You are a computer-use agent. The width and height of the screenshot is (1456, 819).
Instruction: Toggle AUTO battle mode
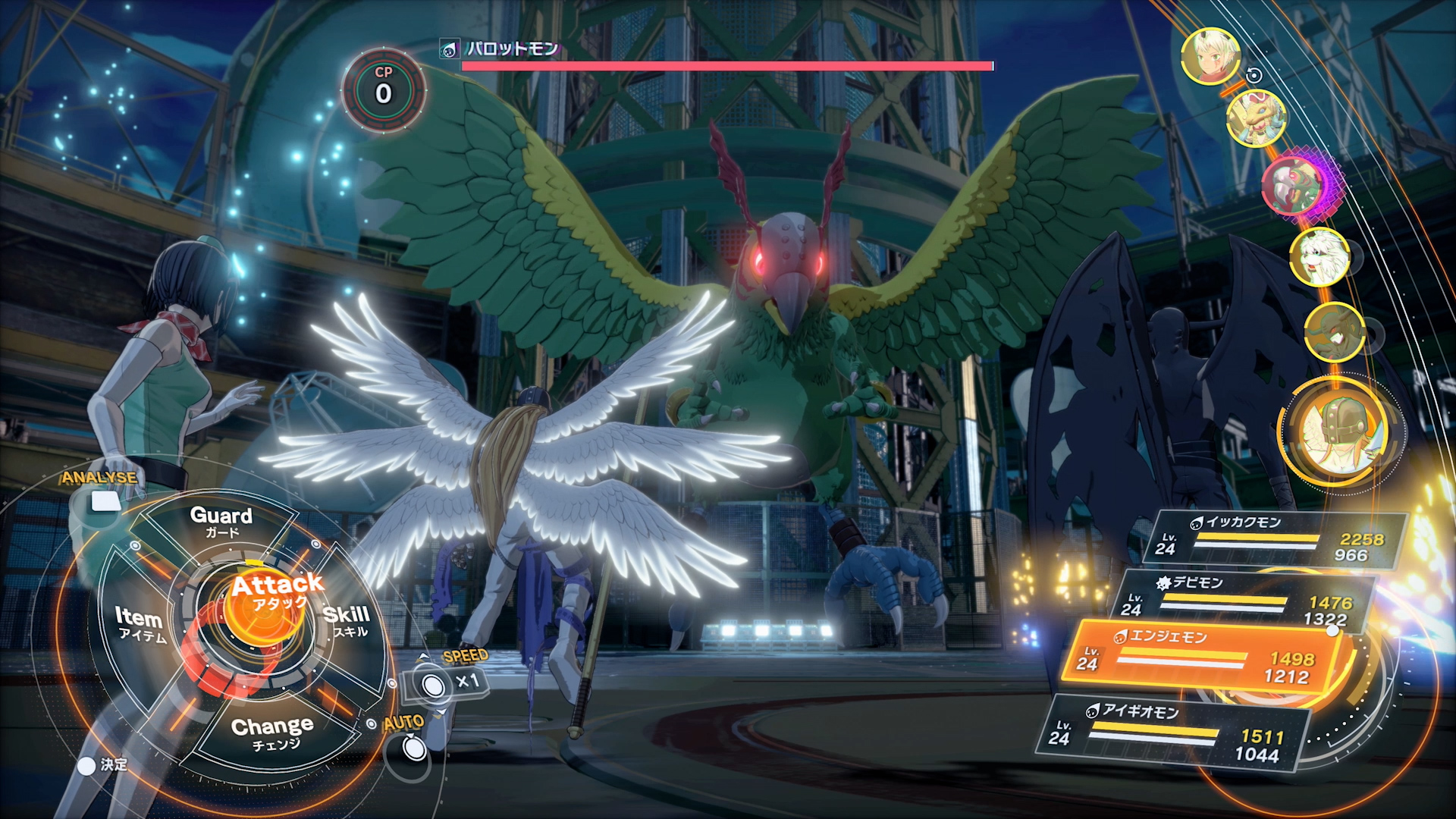click(413, 748)
